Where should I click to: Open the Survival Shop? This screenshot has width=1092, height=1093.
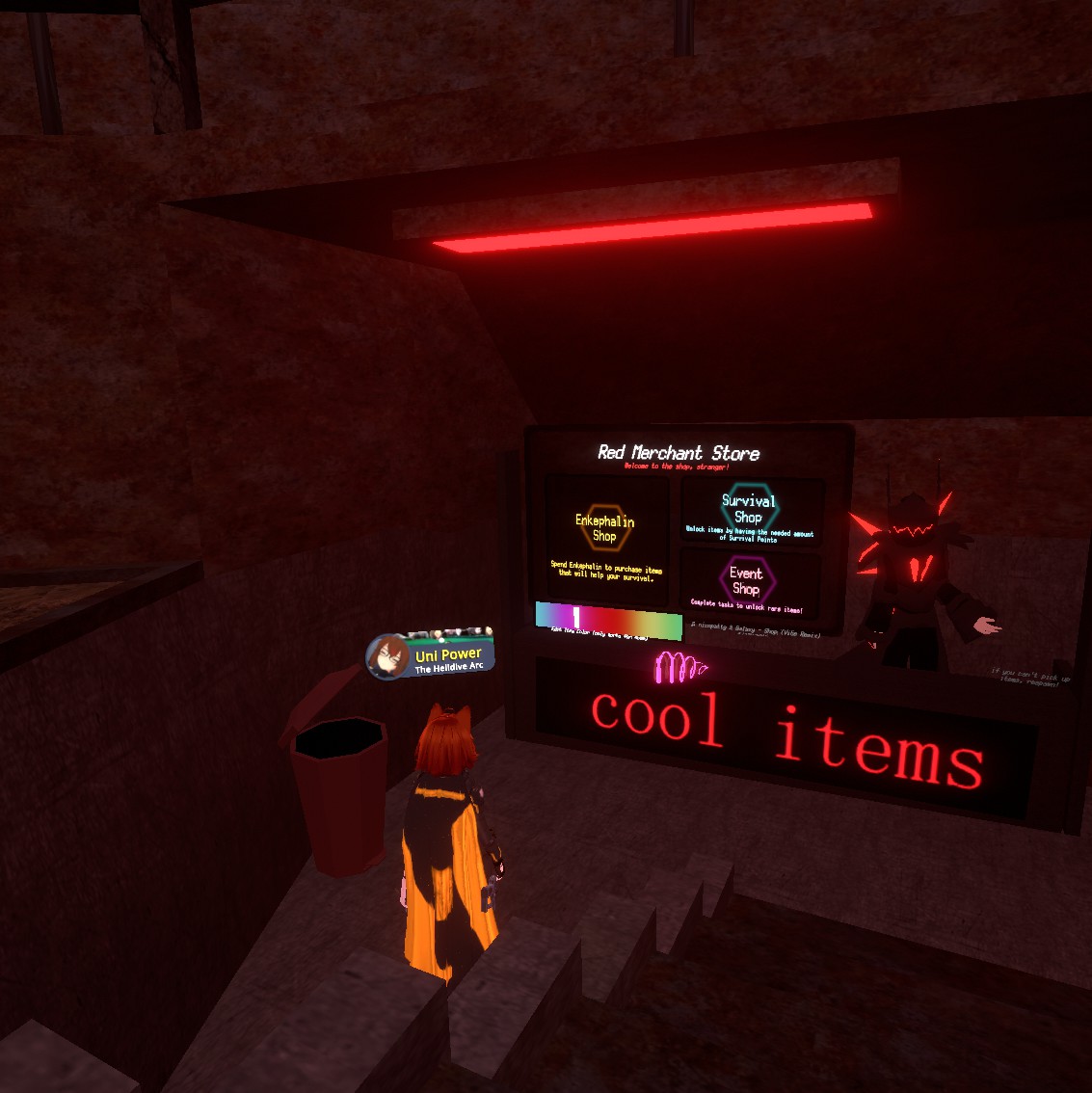(x=749, y=509)
